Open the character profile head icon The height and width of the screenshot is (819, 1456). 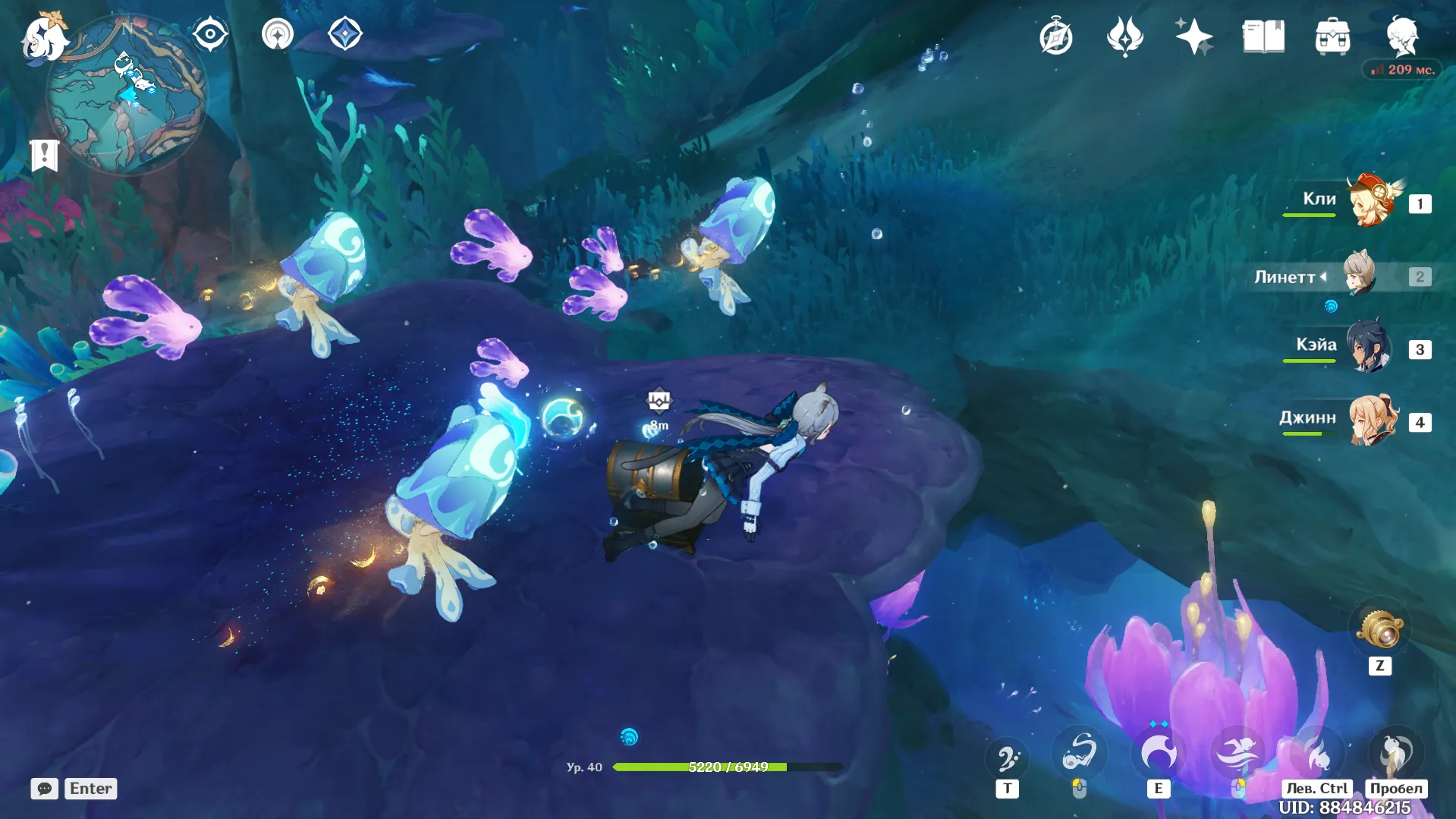(x=1401, y=36)
